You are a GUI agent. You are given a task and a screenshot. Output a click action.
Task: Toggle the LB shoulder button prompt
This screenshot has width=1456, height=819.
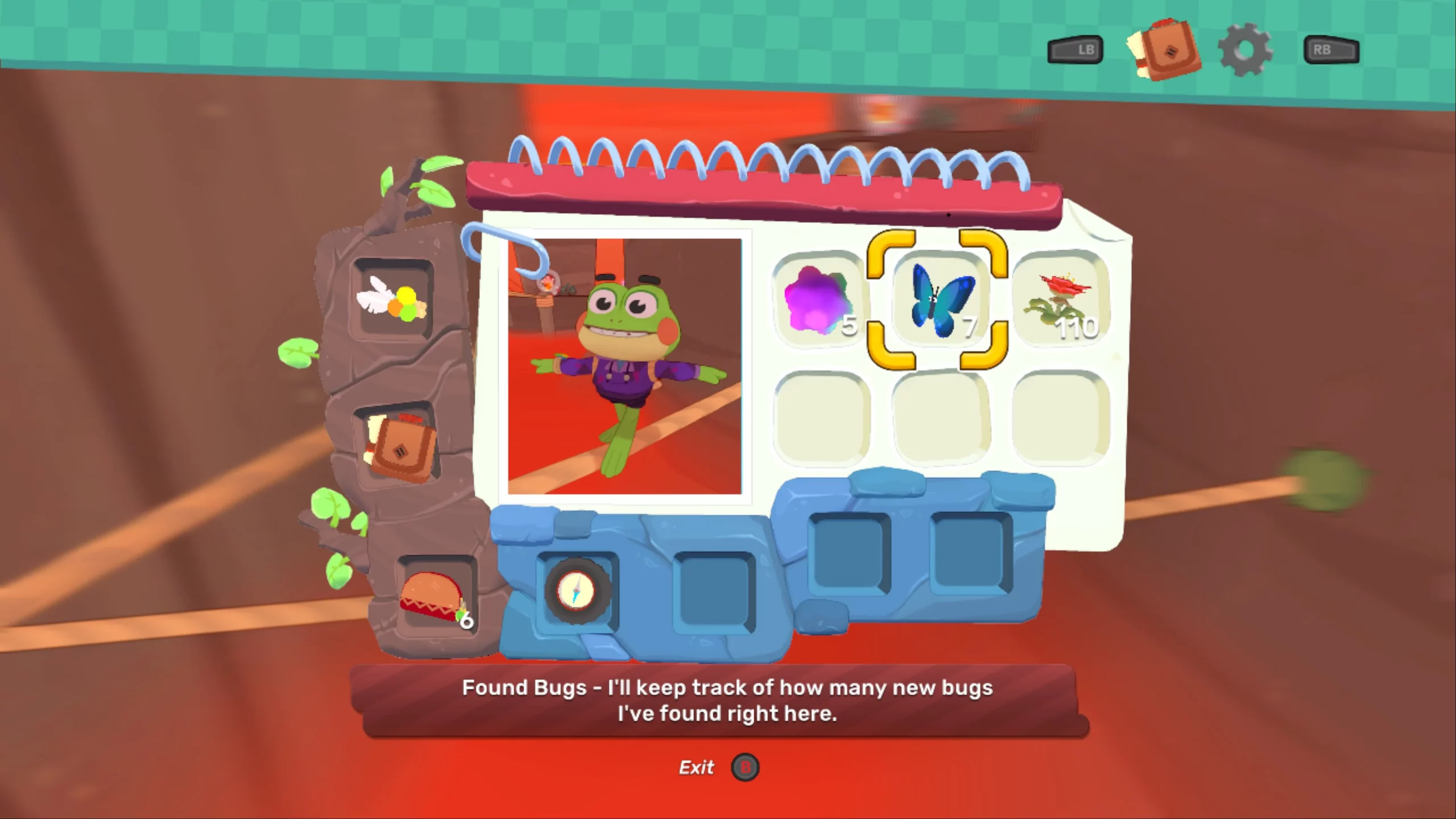pyautogui.click(x=1074, y=49)
